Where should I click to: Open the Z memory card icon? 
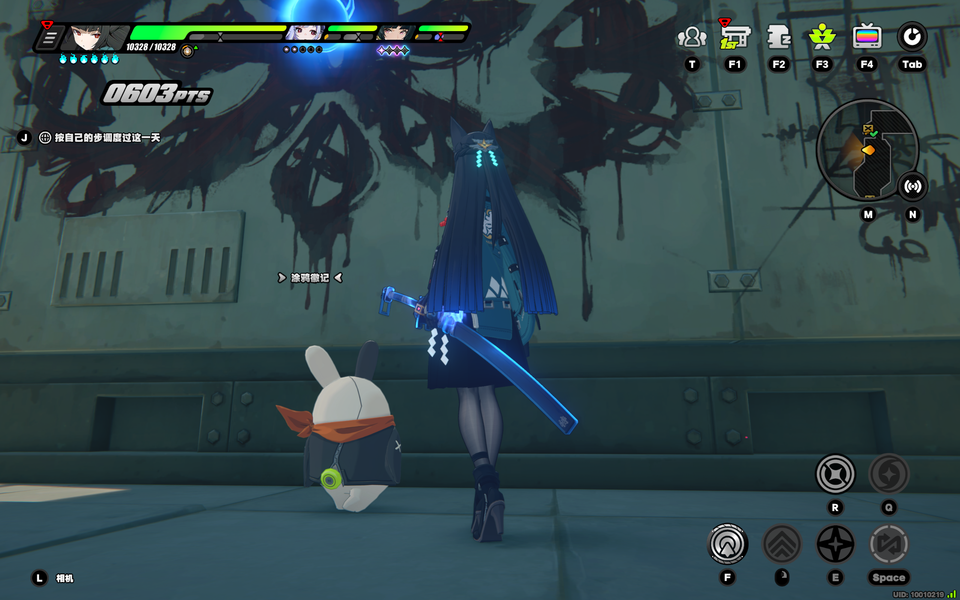point(779,38)
